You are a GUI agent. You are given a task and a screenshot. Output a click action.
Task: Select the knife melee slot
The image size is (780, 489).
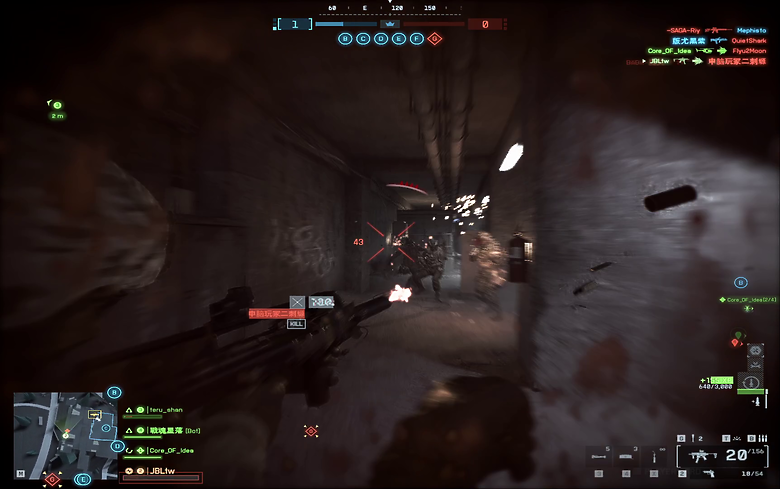click(x=654, y=457)
